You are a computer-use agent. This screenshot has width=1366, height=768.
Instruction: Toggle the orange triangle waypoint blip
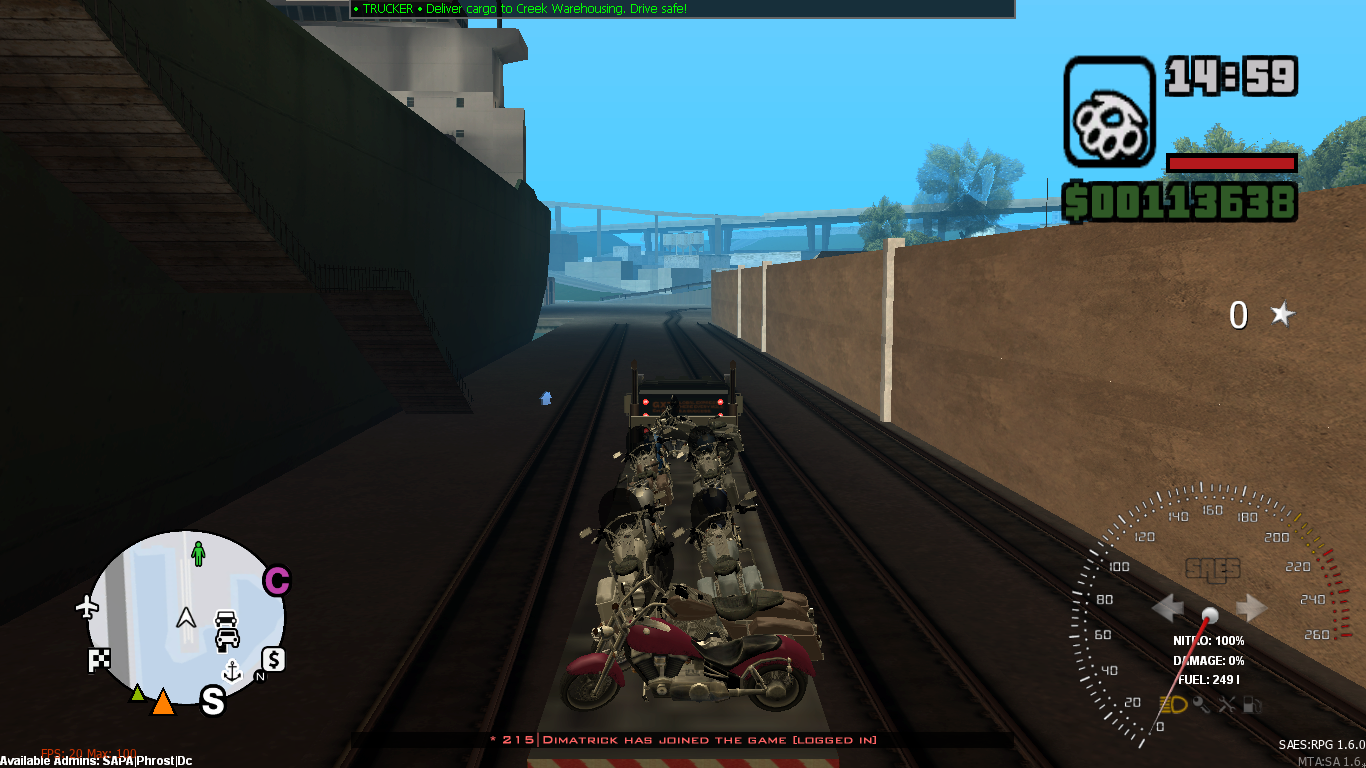tap(163, 701)
